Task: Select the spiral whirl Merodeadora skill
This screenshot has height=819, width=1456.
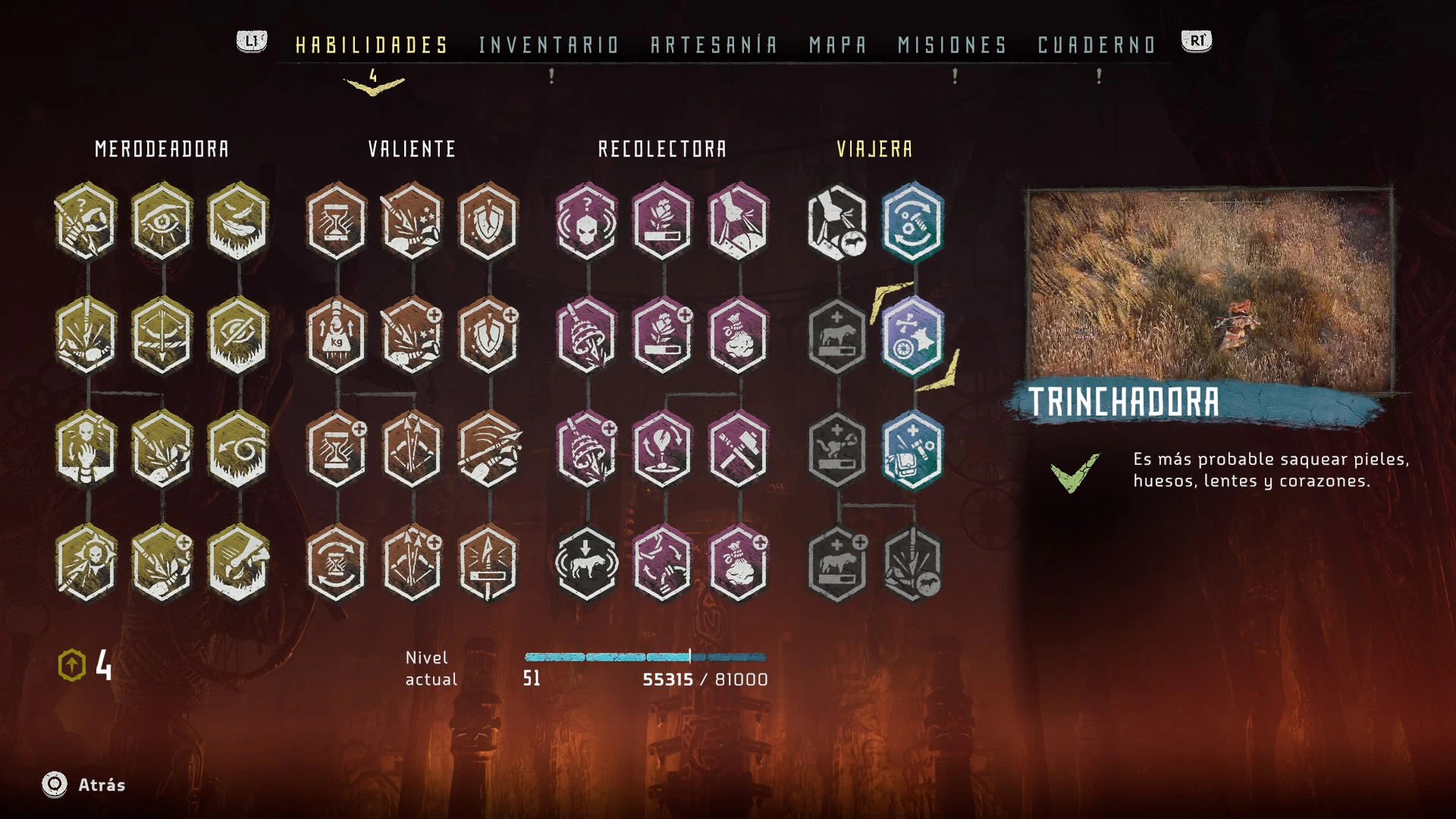Action: (238, 450)
